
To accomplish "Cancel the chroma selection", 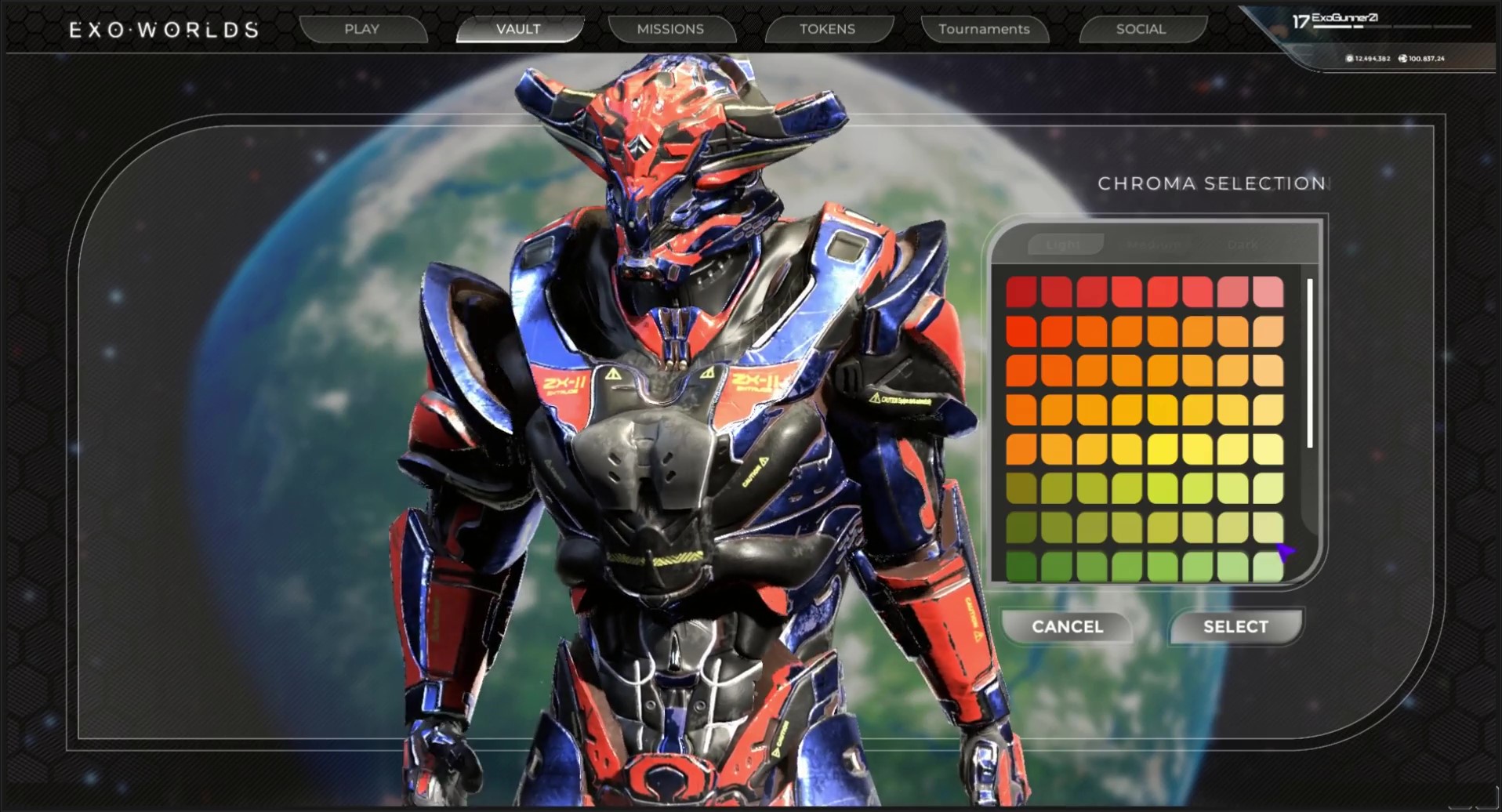I will (1067, 626).
